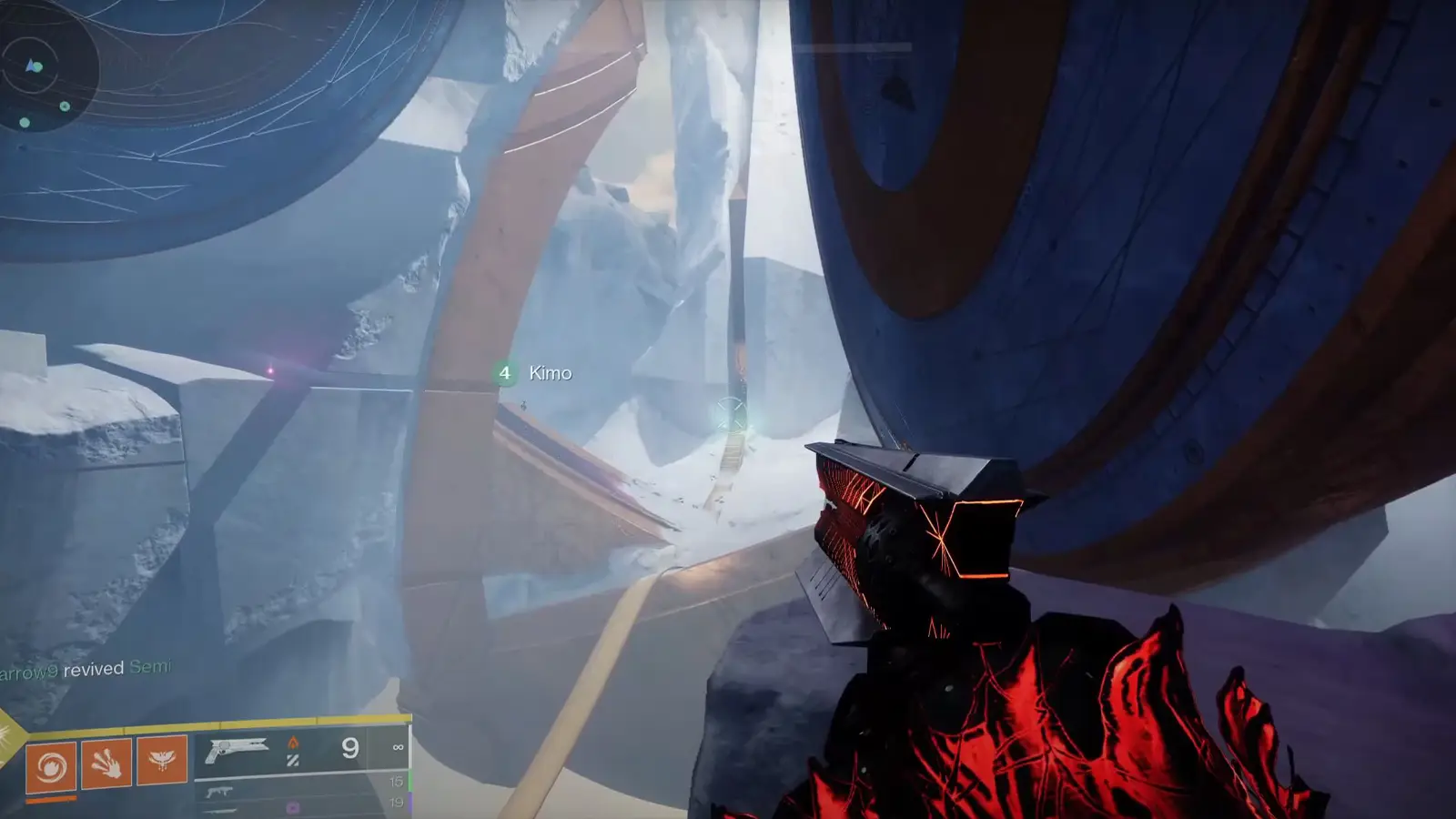Click Semi's name in the revive feed

coord(150,667)
